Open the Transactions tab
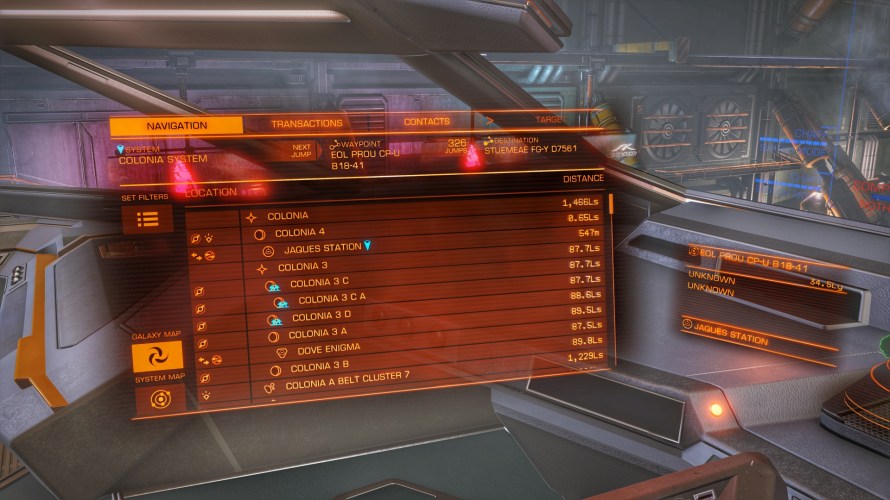 click(307, 124)
